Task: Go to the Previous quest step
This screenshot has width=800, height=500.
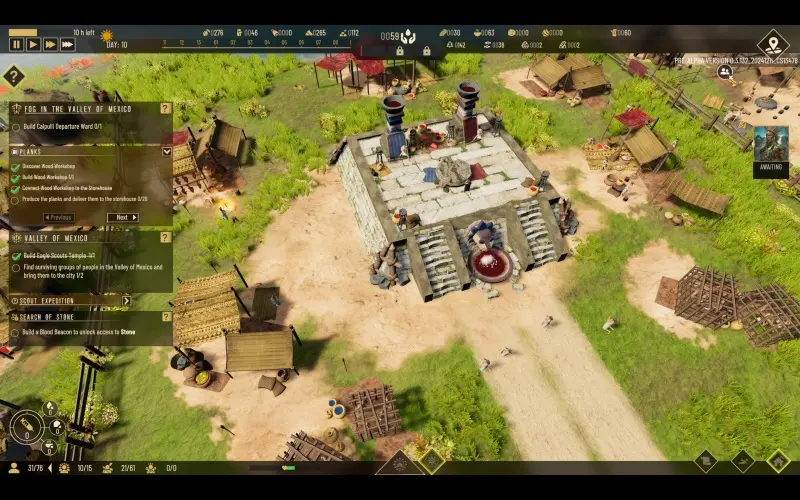Action: coord(59,217)
